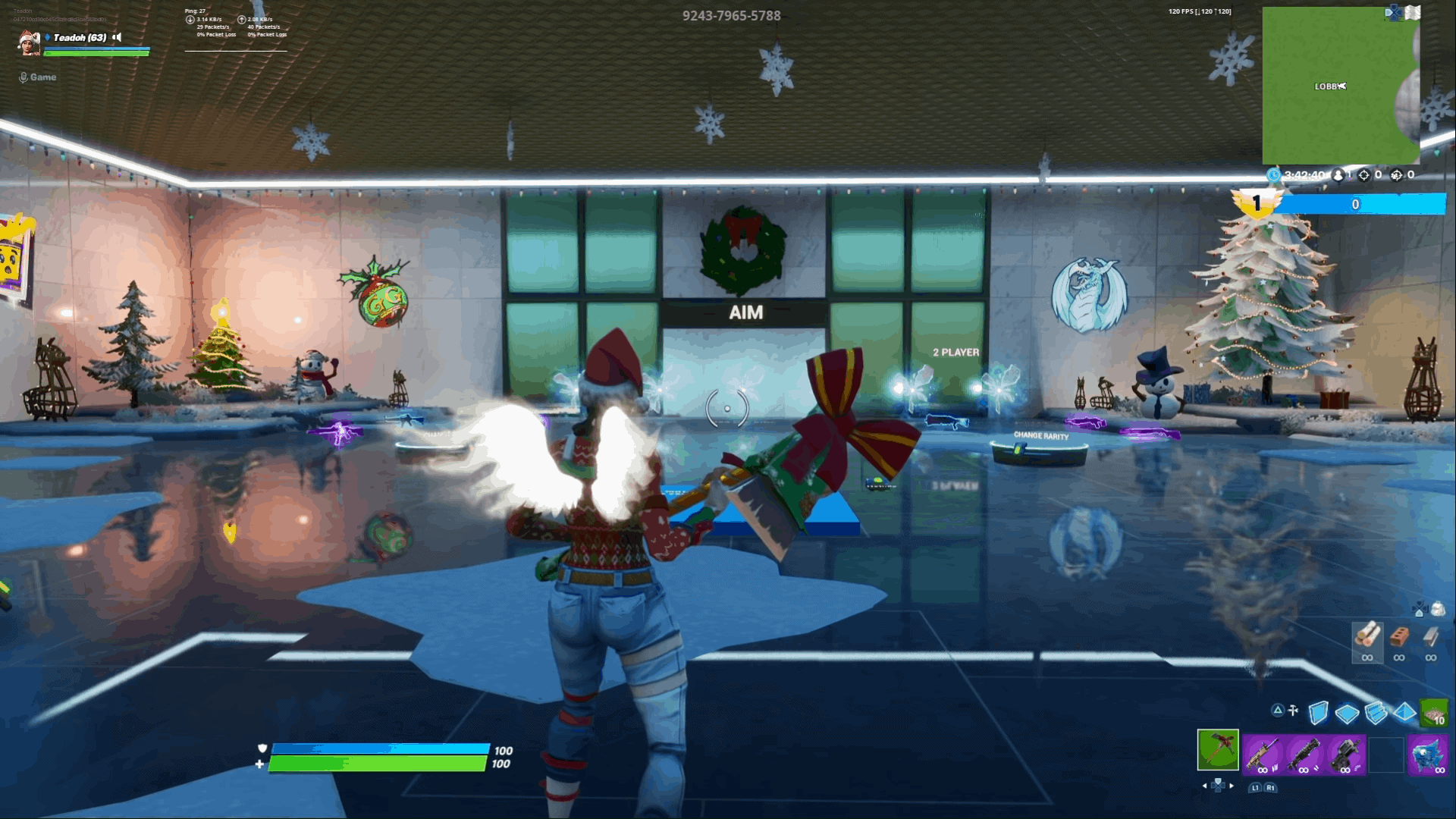Select the fish item in the last hotbar slot

point(1428,755)
